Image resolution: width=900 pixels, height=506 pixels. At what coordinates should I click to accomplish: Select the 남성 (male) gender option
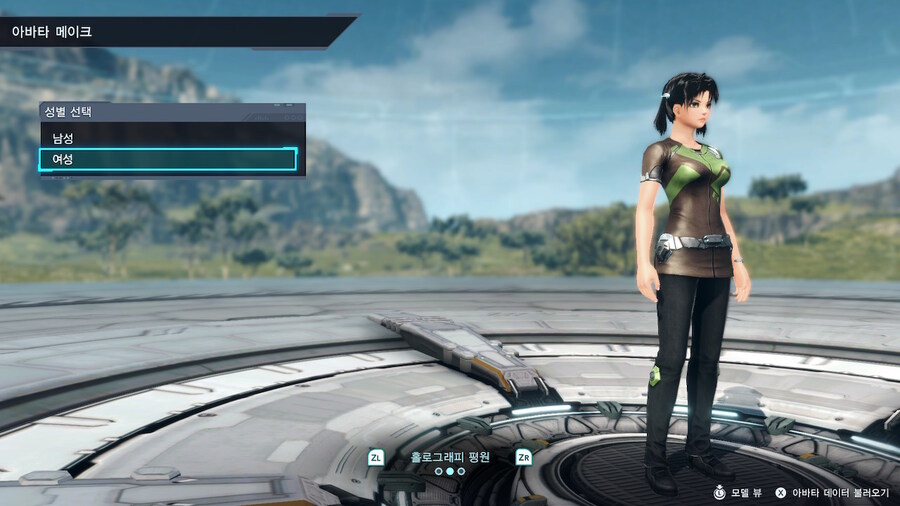(x=168, y=137)
